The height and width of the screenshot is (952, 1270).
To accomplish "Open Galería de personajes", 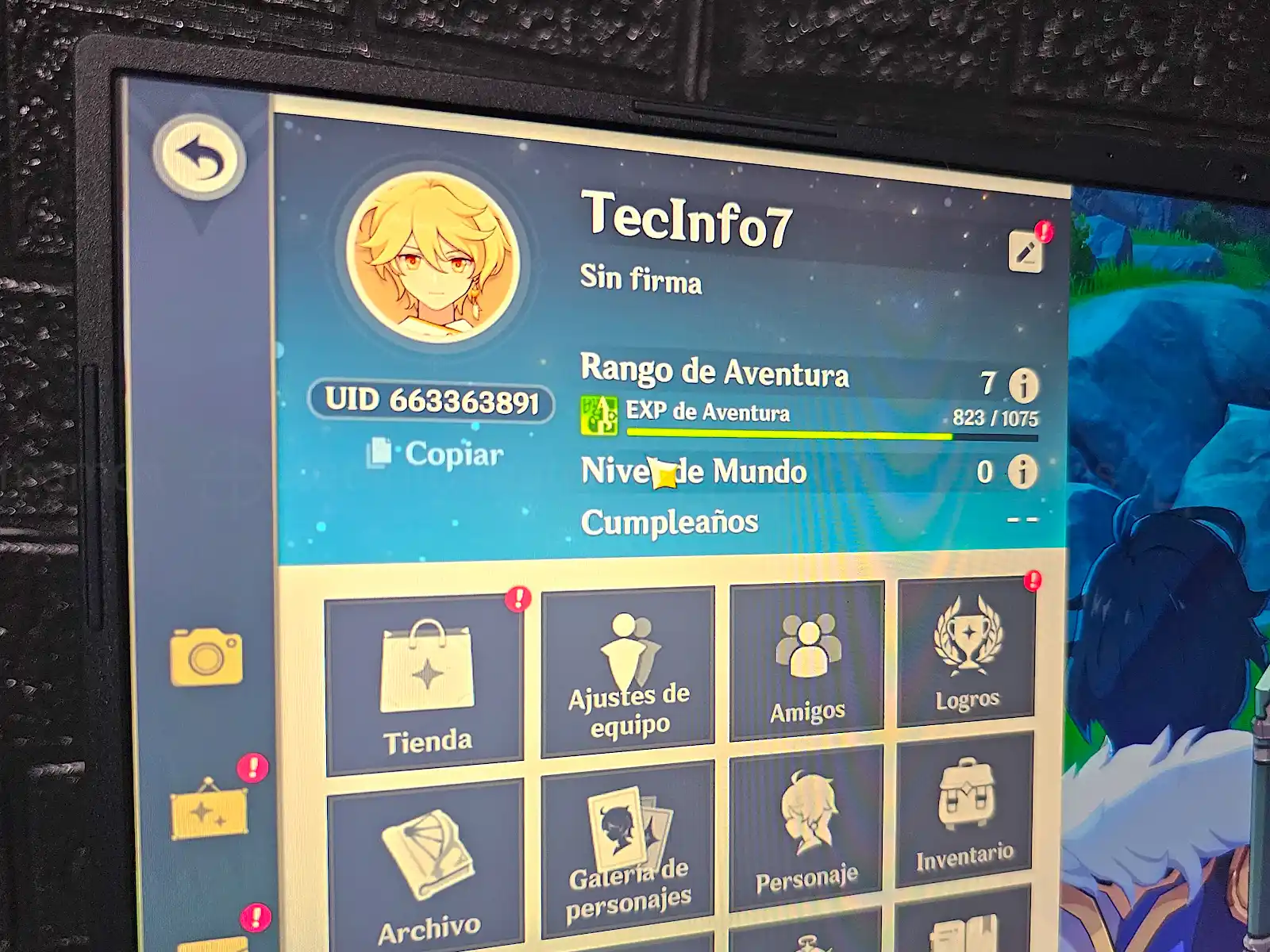I will (628, 849).
